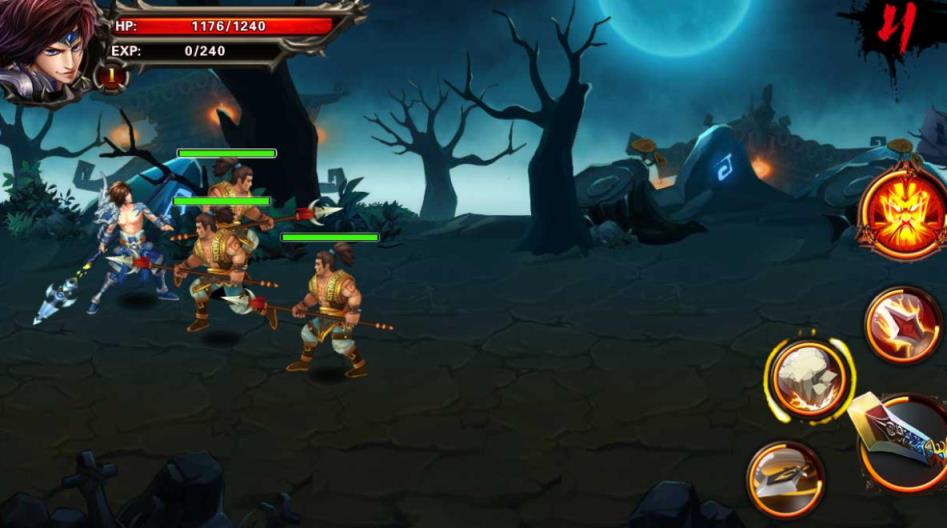
Task: Cast the ground blade dash skill
Action: [x=786, y=478]
